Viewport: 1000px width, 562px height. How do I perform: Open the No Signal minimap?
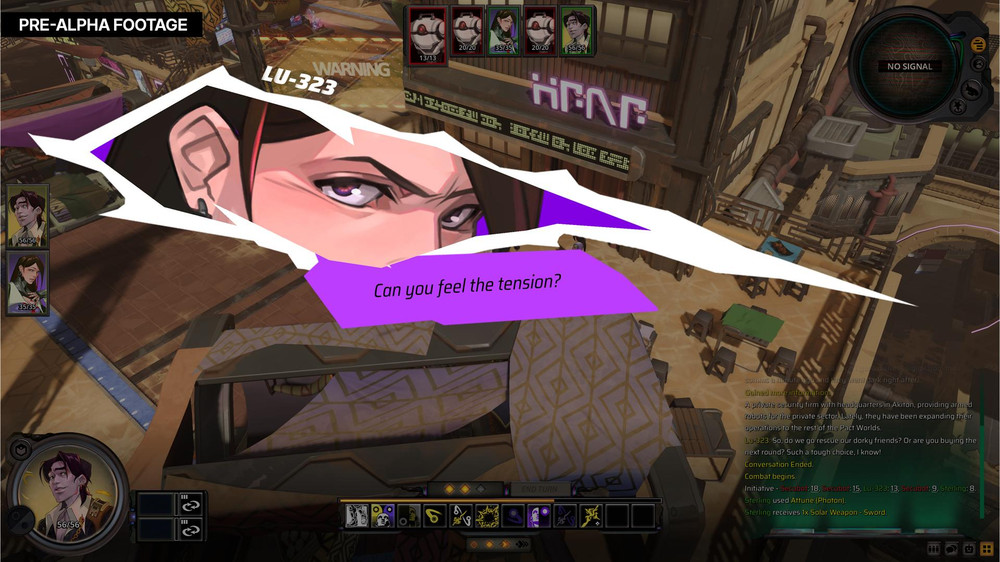tap(909, 66)
